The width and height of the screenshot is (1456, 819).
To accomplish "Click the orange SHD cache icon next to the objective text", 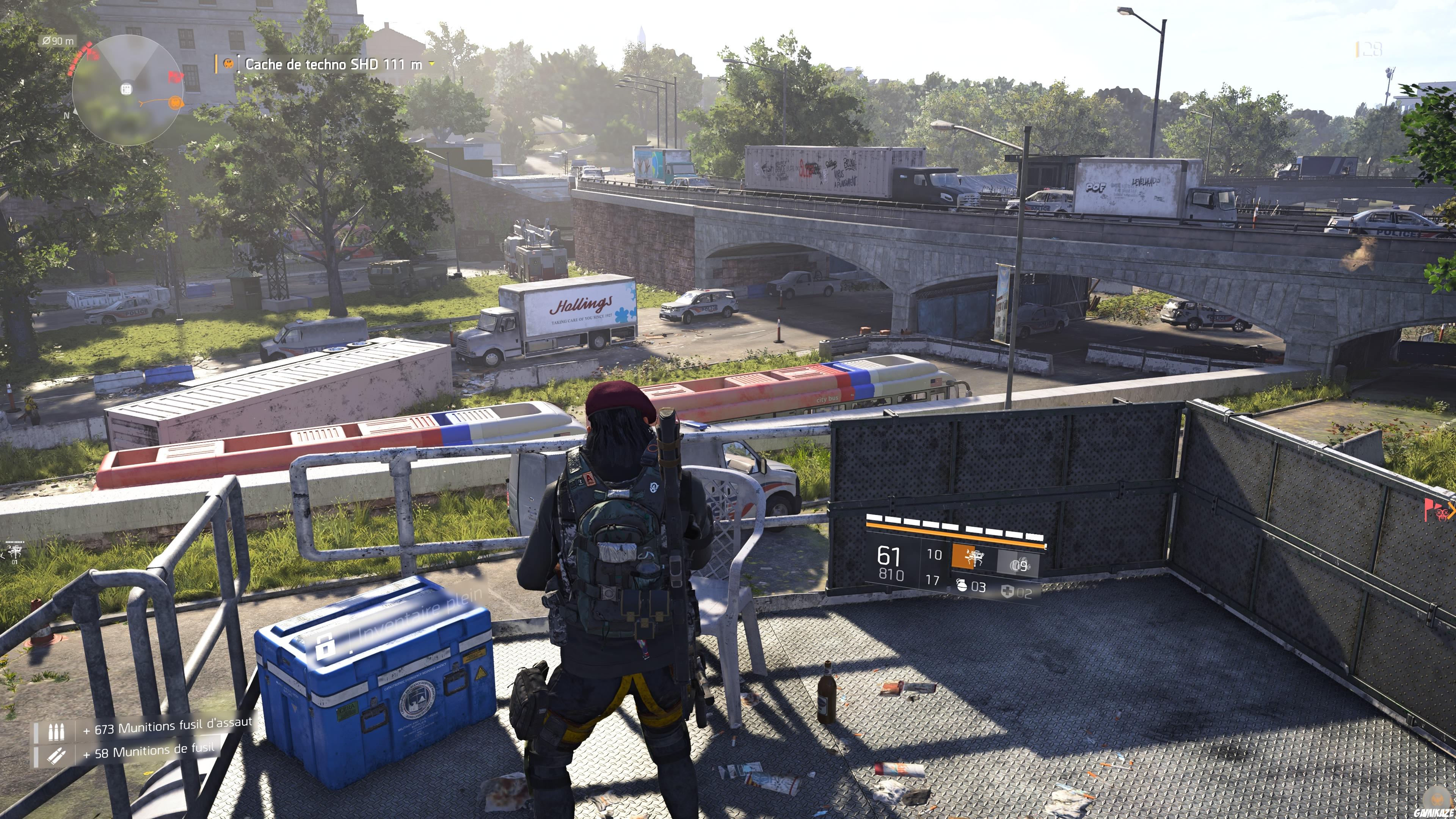I will pyautogui.click(x=228, y=64).
